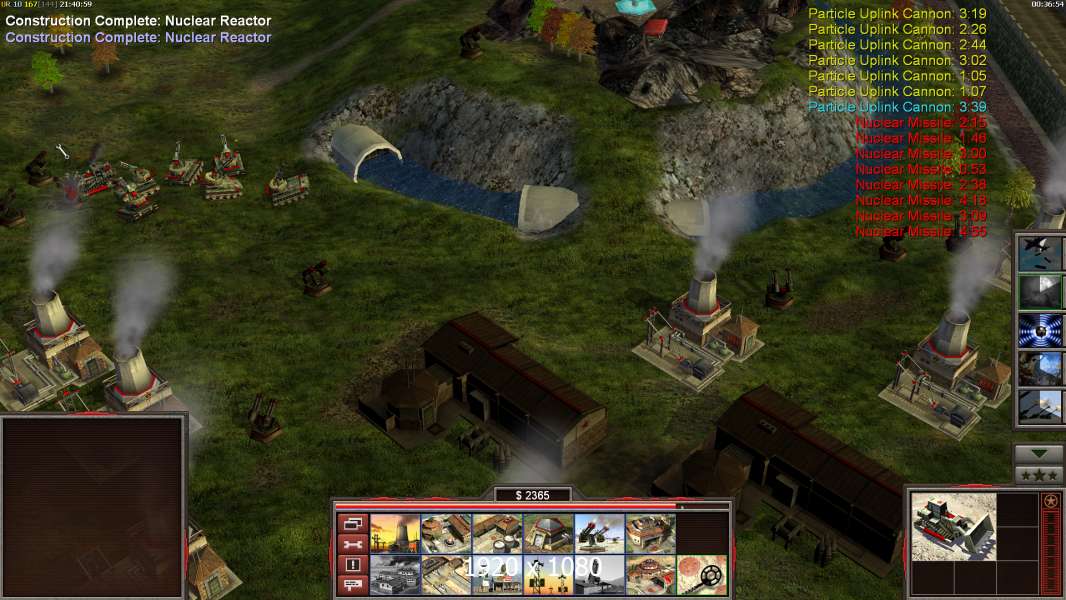
Task: Activate the bomber plane general's power shortcut
Action: 1039,252
